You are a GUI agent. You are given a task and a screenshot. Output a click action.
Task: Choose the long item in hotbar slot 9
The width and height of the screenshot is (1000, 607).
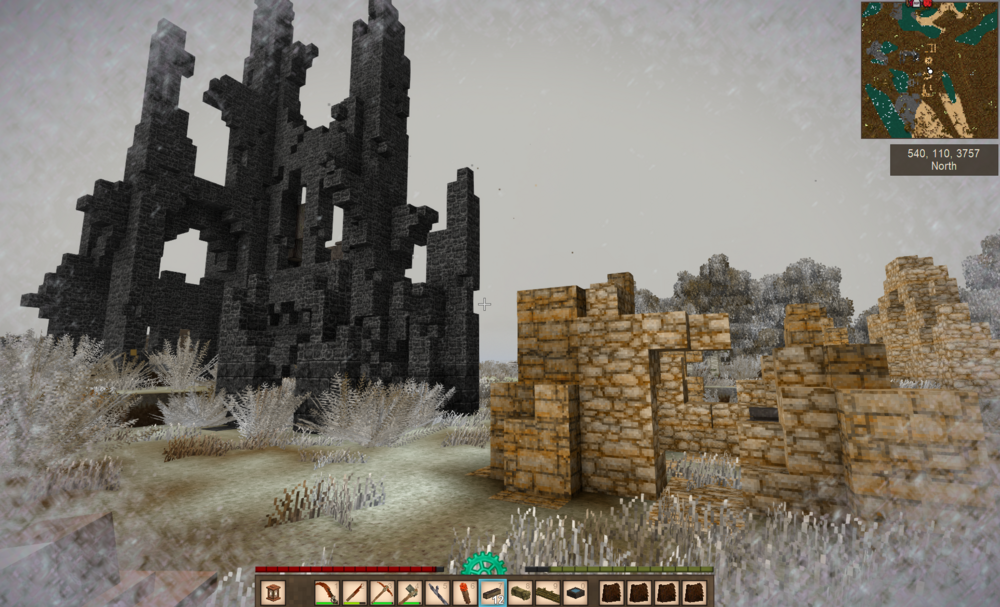tap(547, 592)
